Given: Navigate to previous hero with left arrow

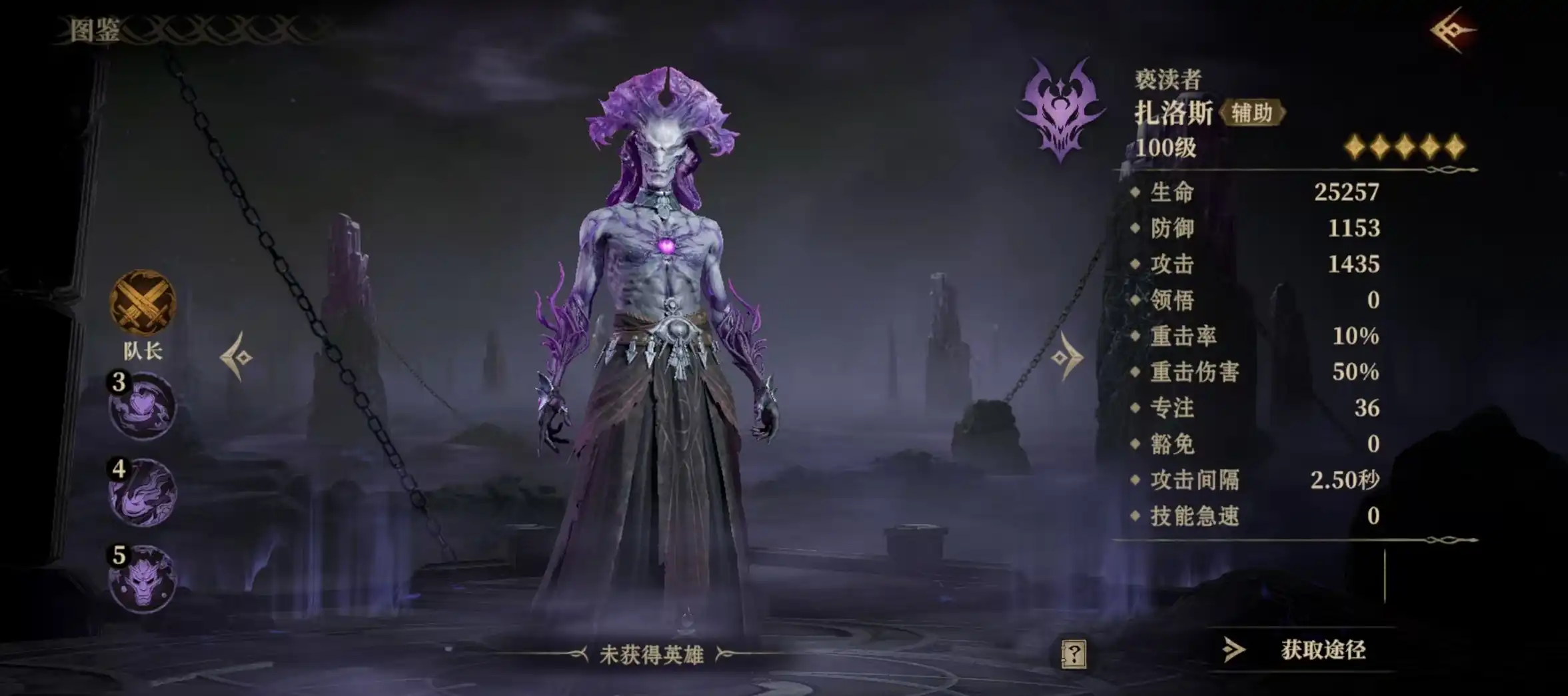Looking at the screenshot, I should (238, 356).
